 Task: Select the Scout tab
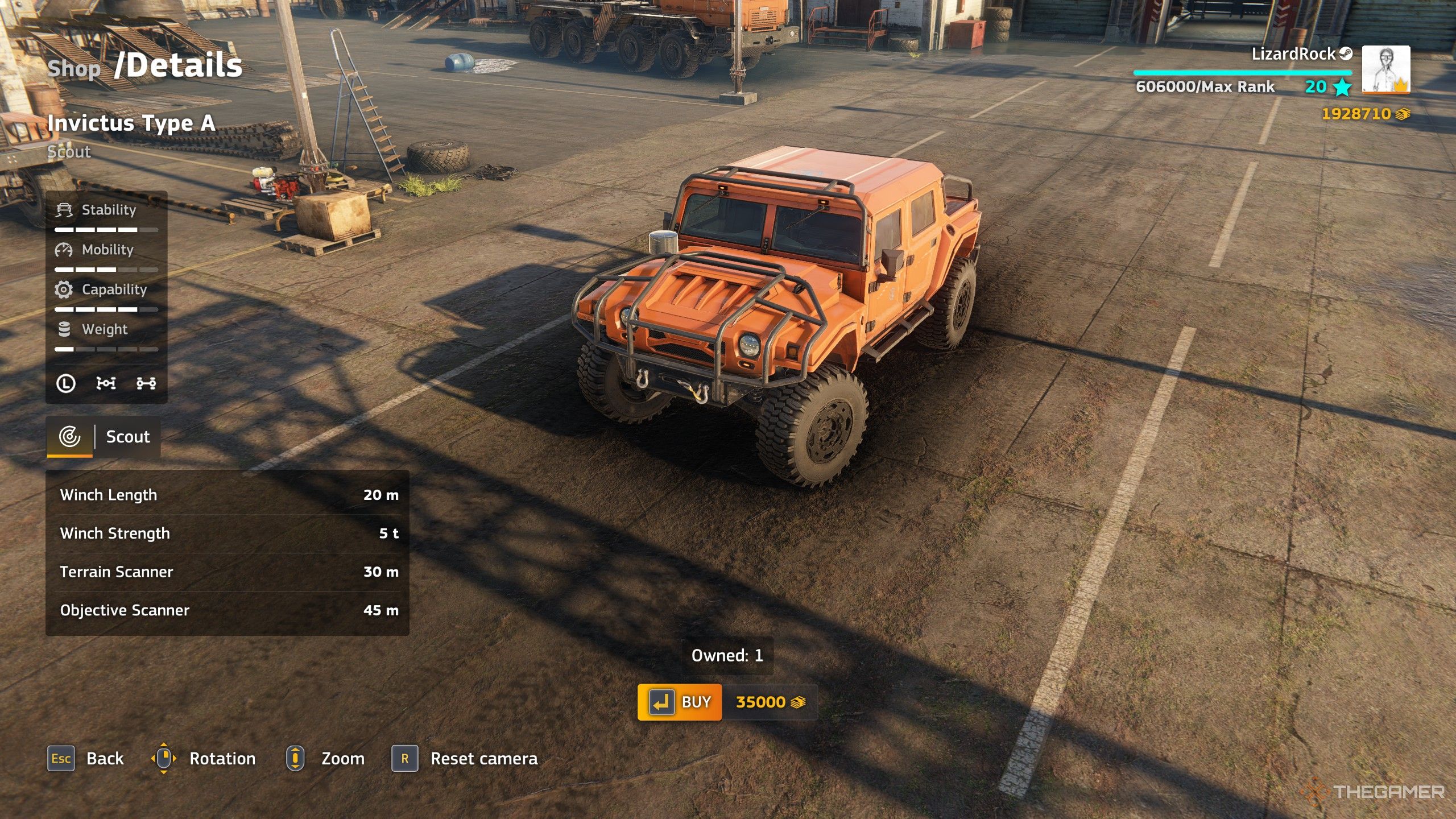pyautogui.click(x=104, y=437)
